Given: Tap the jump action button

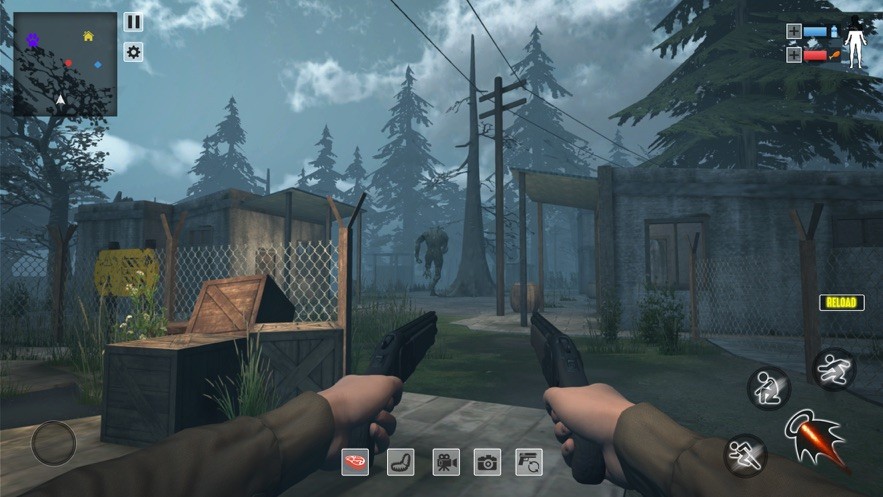Looking at the screenshot, I should [x=833, y=368].
